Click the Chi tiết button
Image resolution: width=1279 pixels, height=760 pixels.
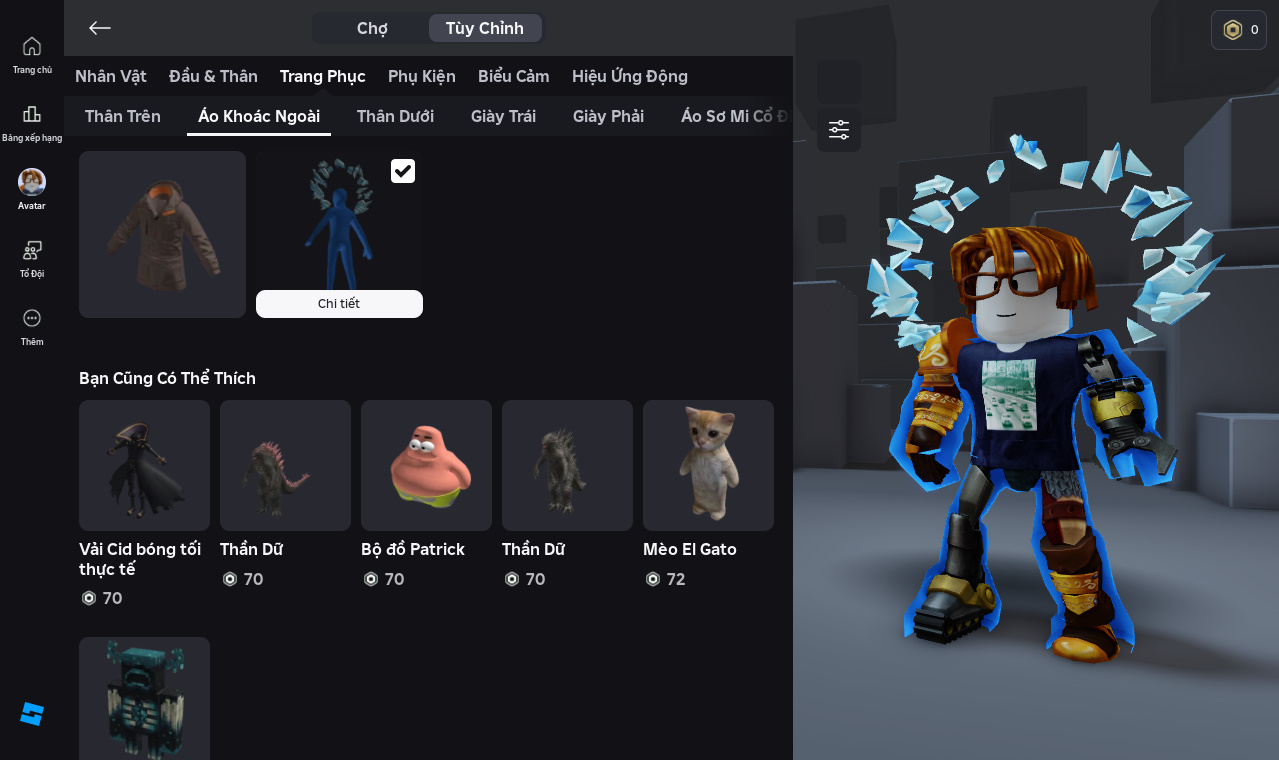click(x=339, y=304)
